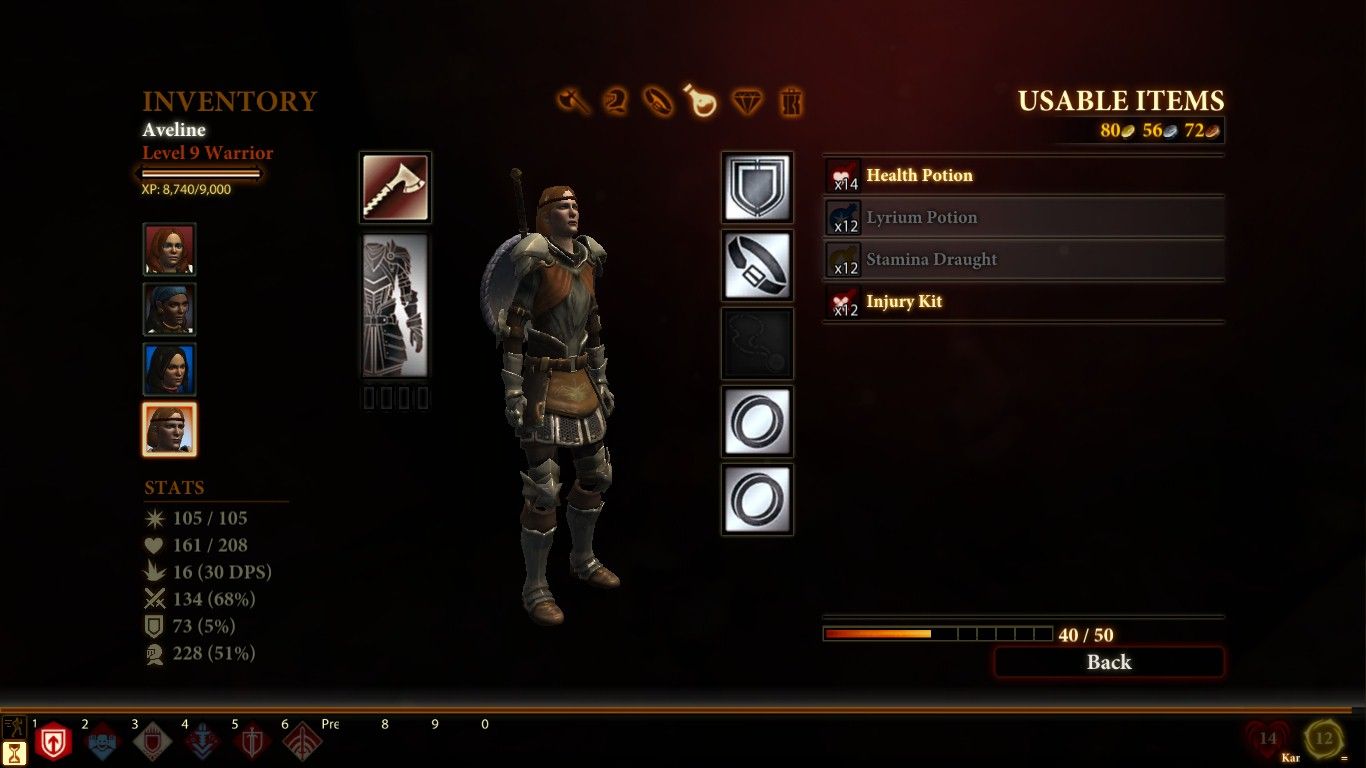1366x768 pixels.
Task: Go back using the Back button
Action: (x=1108, y=662)
